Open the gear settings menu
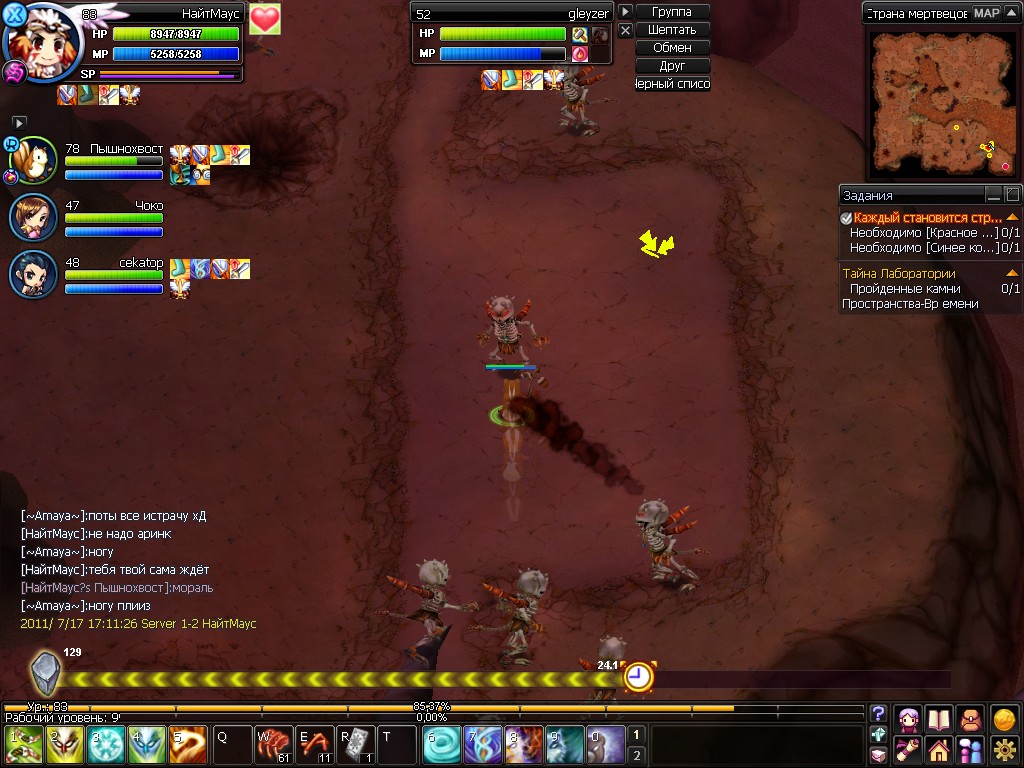The width and height of the screenshot is (1024, 768). click(x=1004, y=748)
